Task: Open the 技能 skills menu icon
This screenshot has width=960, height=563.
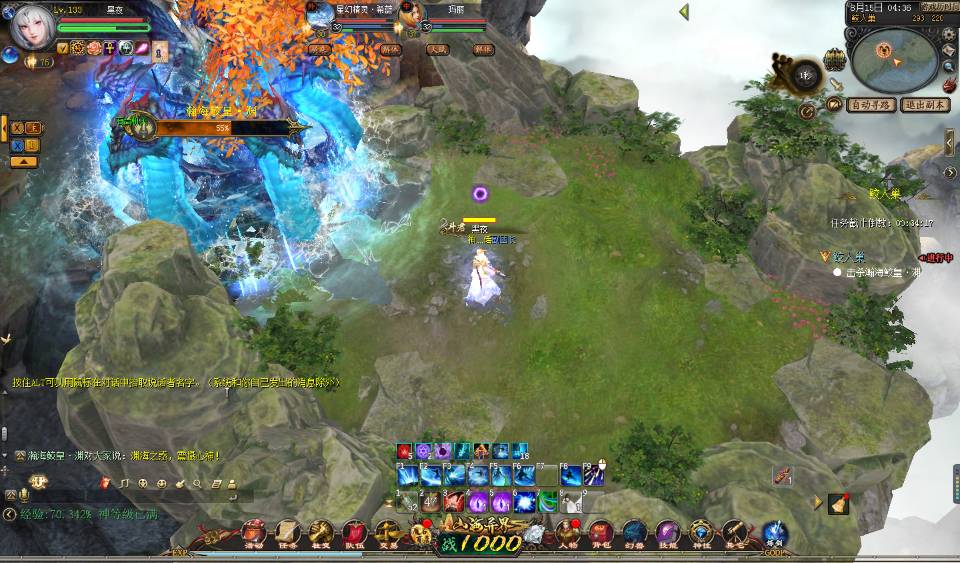Action: 668,532
